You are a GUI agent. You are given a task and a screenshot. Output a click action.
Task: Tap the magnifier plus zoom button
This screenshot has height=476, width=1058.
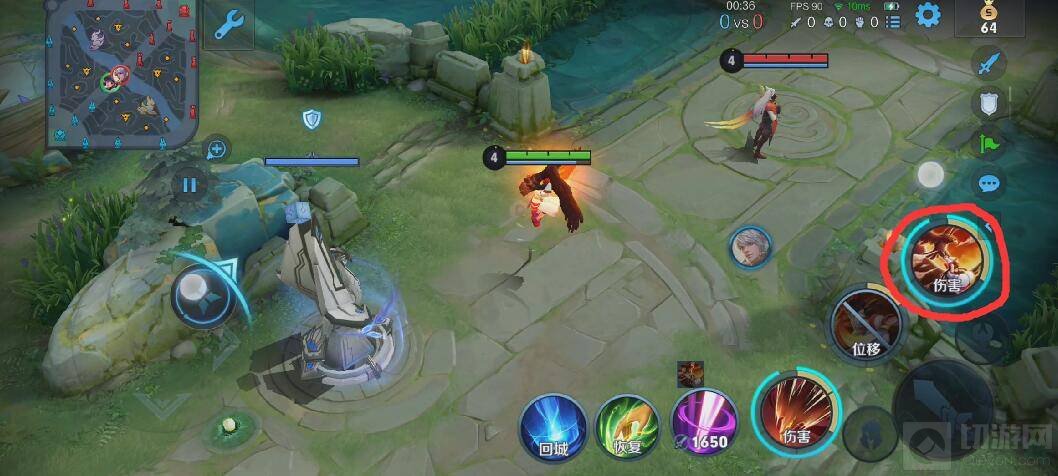pos(216,150)
